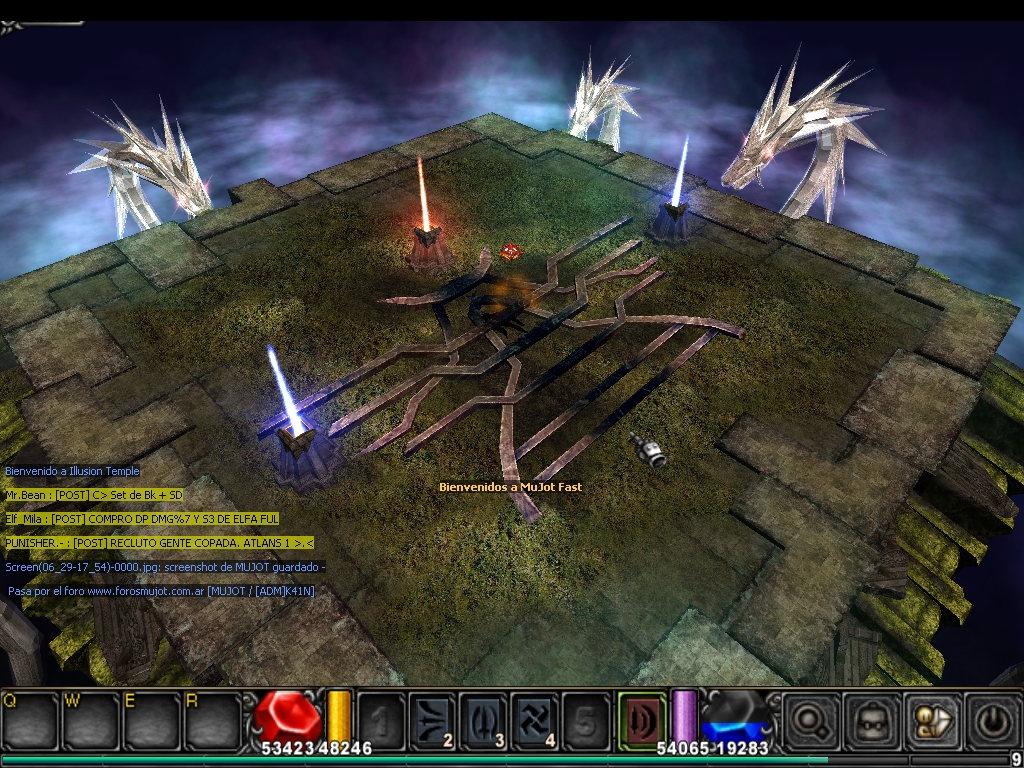Open the system menu power button
1024x768 pixels.
[x=992, y=718]
